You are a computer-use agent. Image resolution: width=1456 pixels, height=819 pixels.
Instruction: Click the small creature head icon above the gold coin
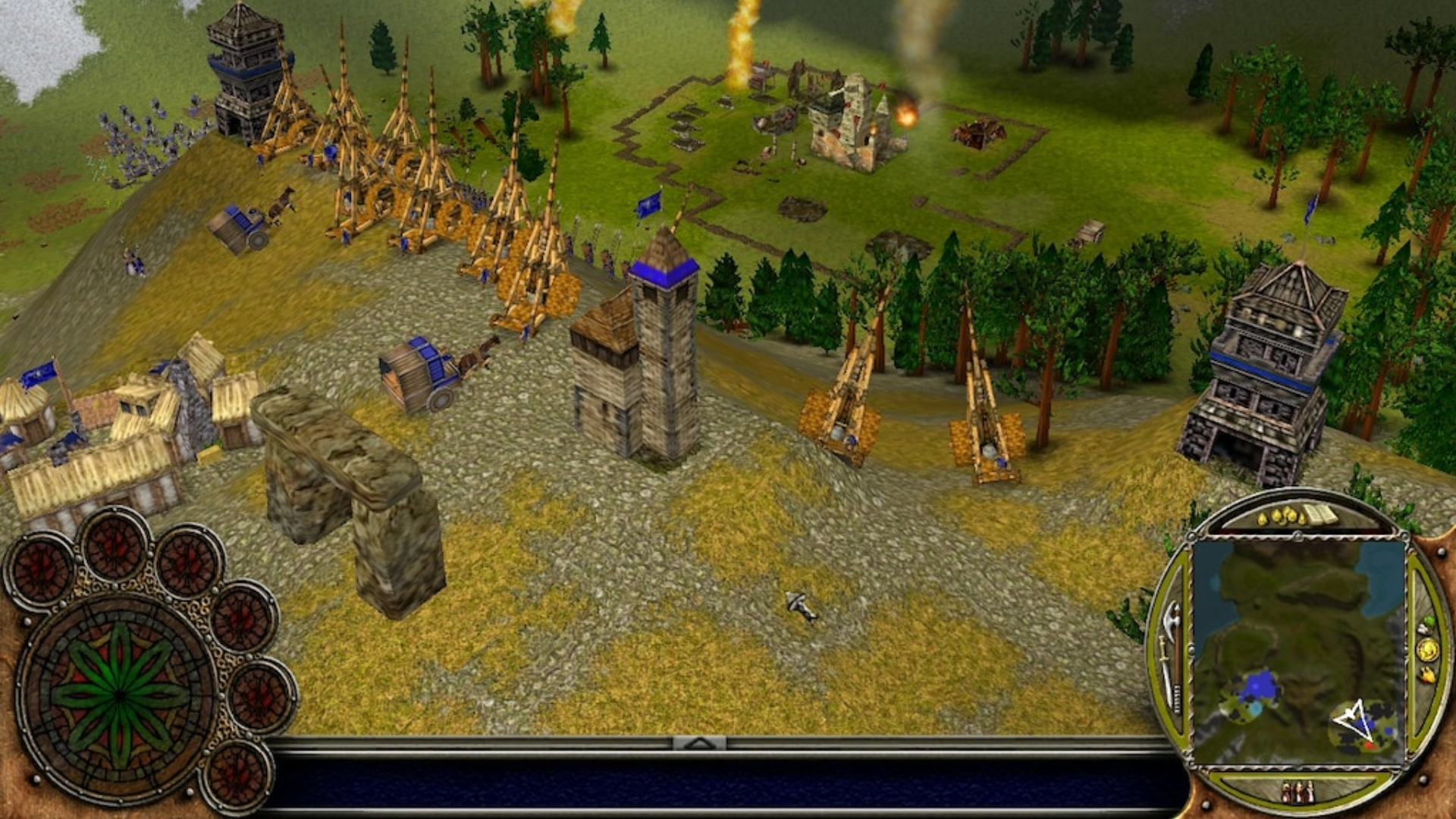[x=1424, y=624]
